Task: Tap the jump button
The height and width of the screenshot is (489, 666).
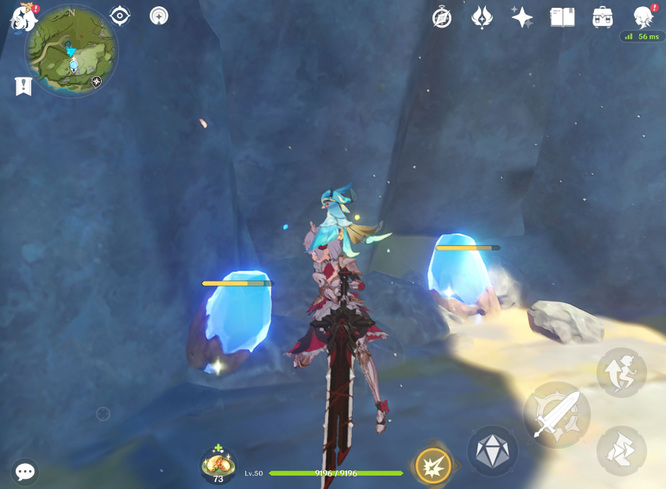Action: click(x=621, y=372)
